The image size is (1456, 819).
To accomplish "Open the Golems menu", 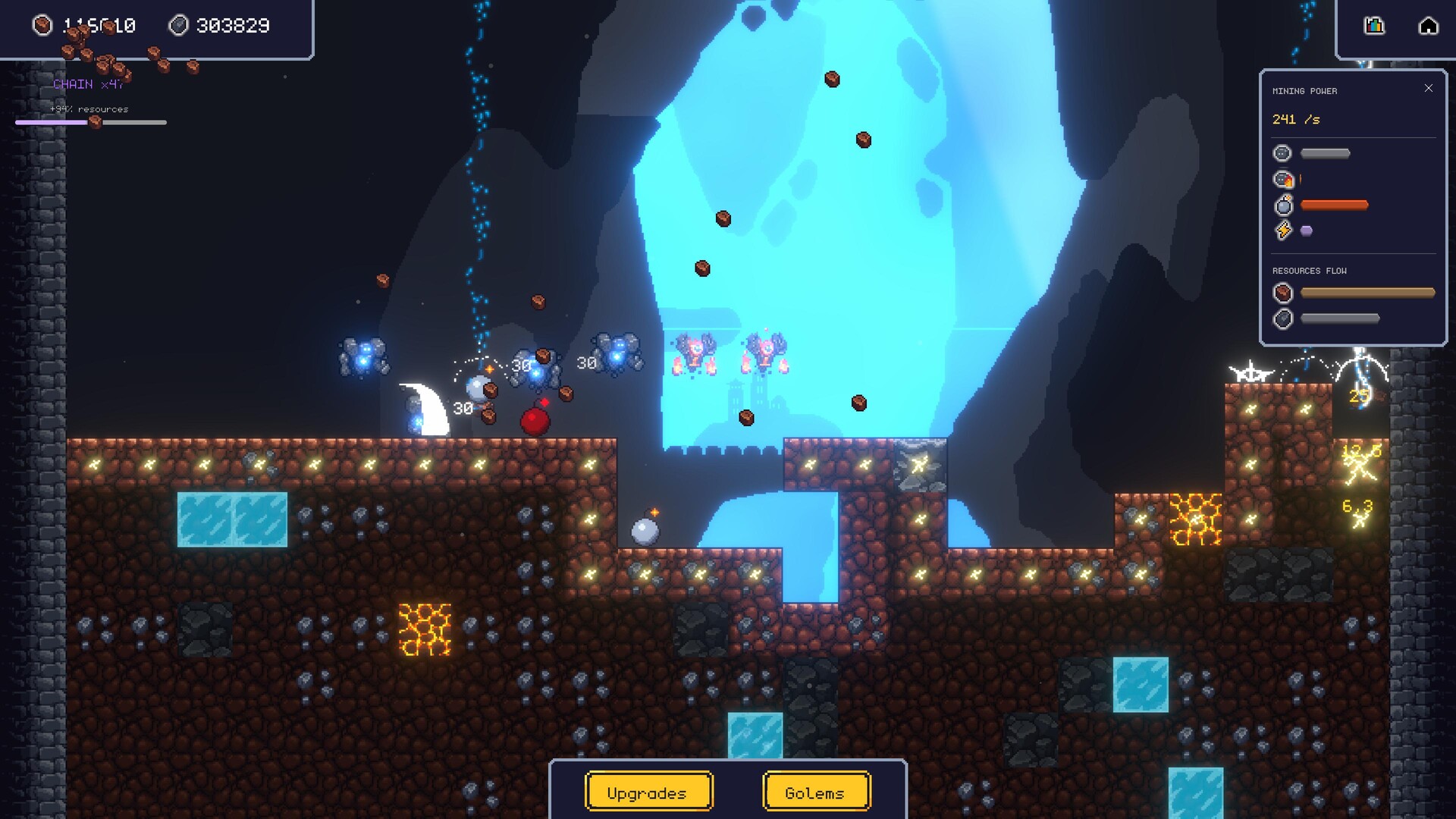I will click(x=816, y=792).
